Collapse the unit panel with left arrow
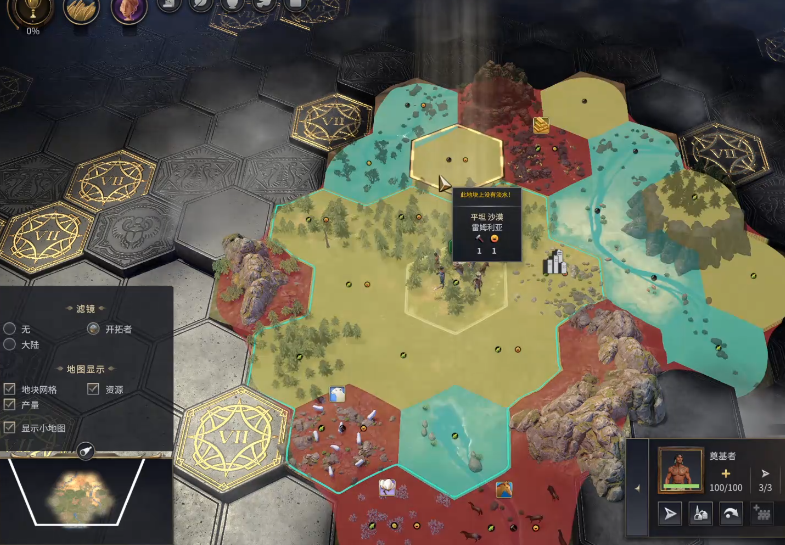785x545 pixels. [639, 489]
